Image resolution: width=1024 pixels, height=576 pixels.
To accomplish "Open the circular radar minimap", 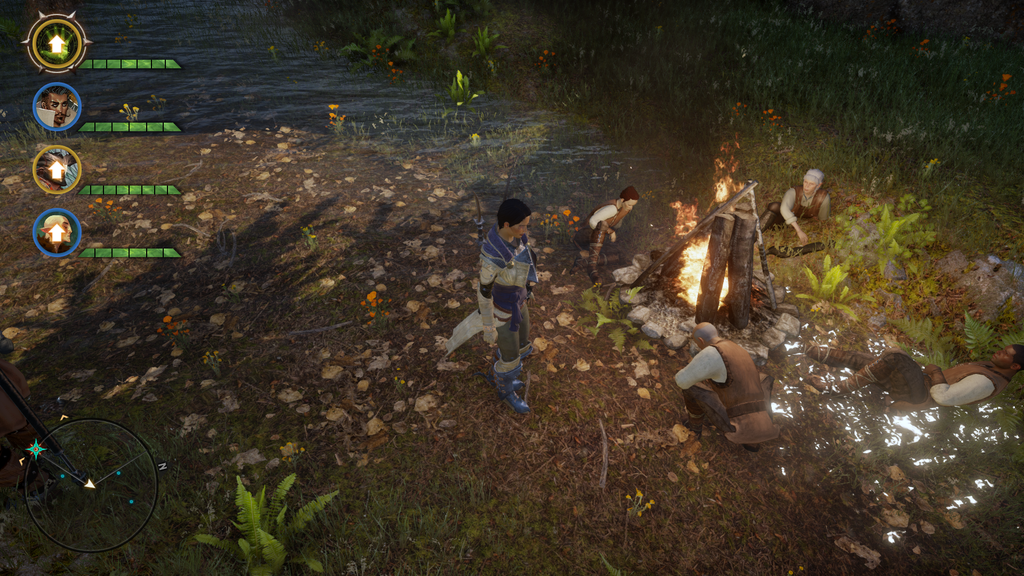I will (x=91, y=485).
